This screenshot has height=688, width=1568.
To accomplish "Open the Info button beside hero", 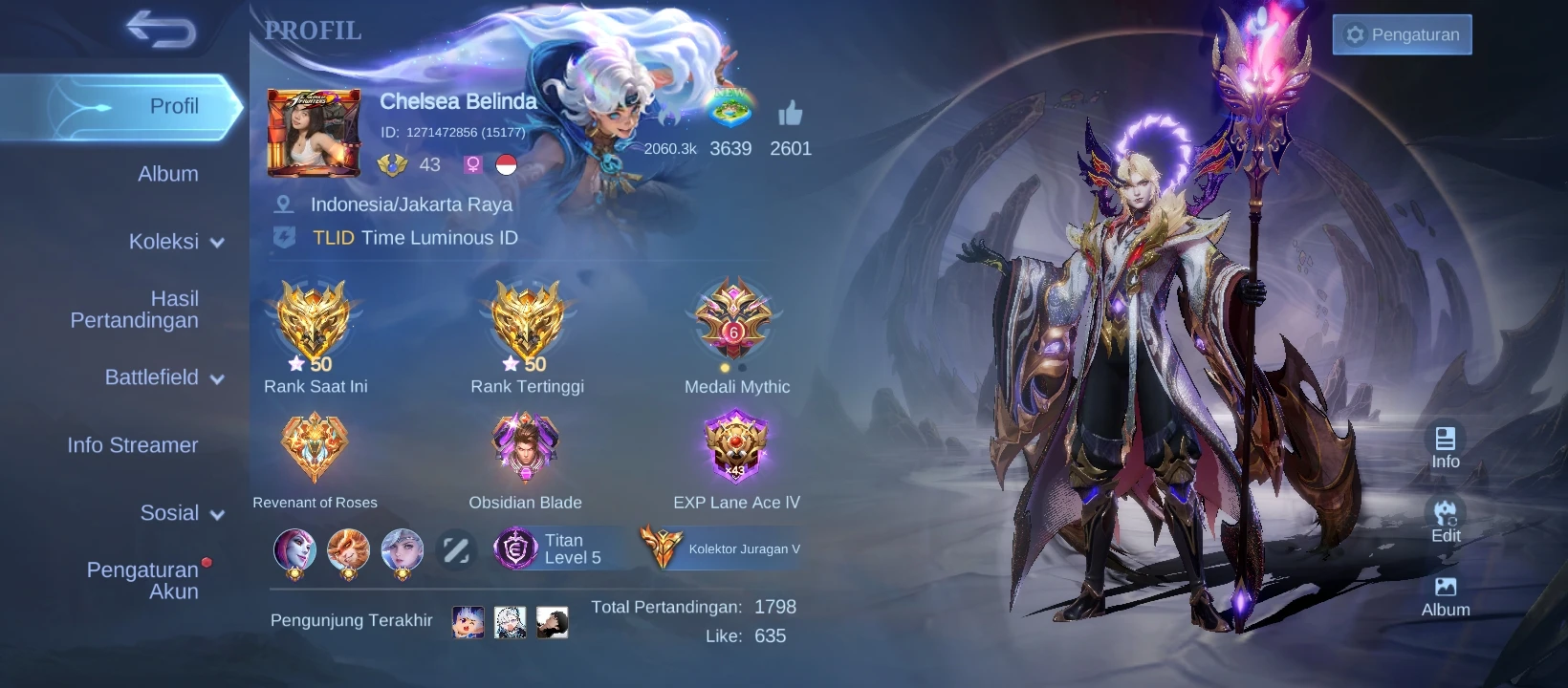I will (x=1445, y=446).
